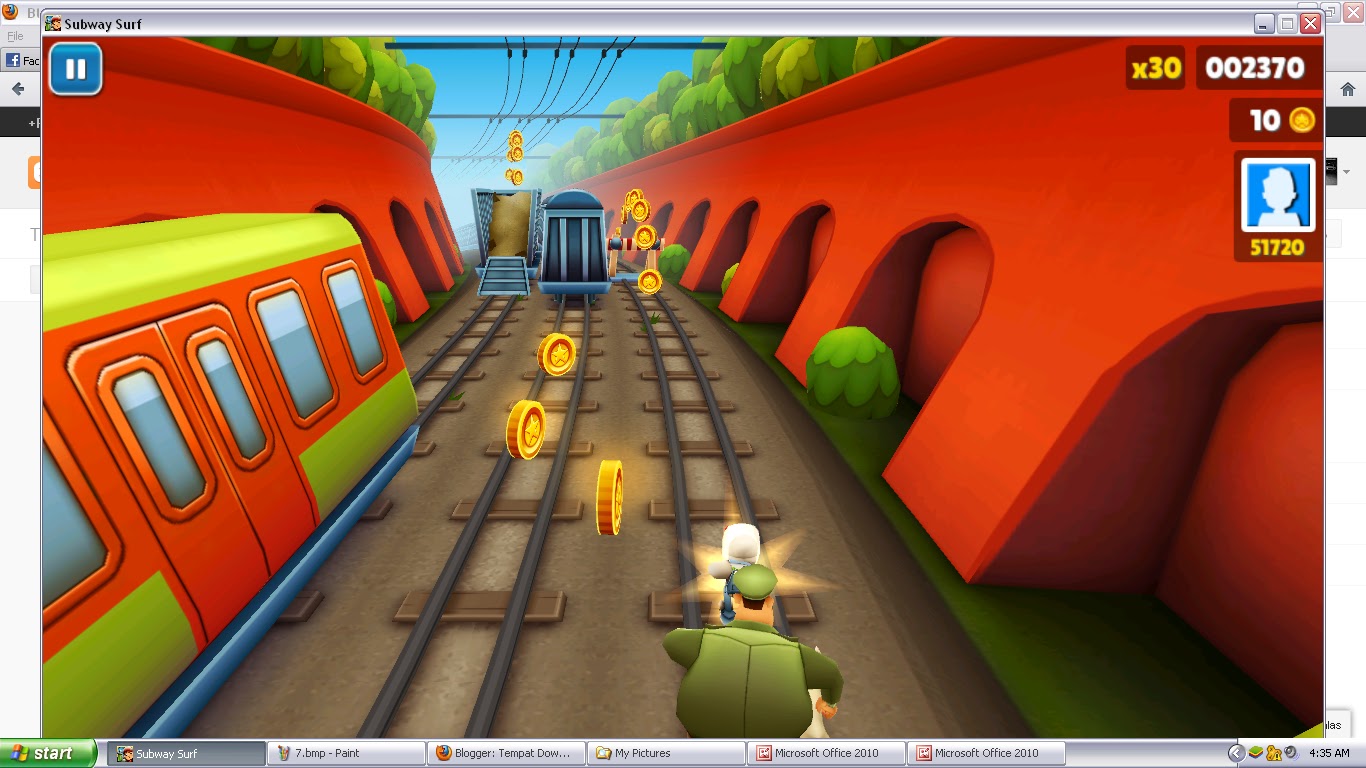Screen dimensions: 1366x768
Task: Click the x30 multiplier badge
Action: pyautogui.click(x=1155, y=68)
